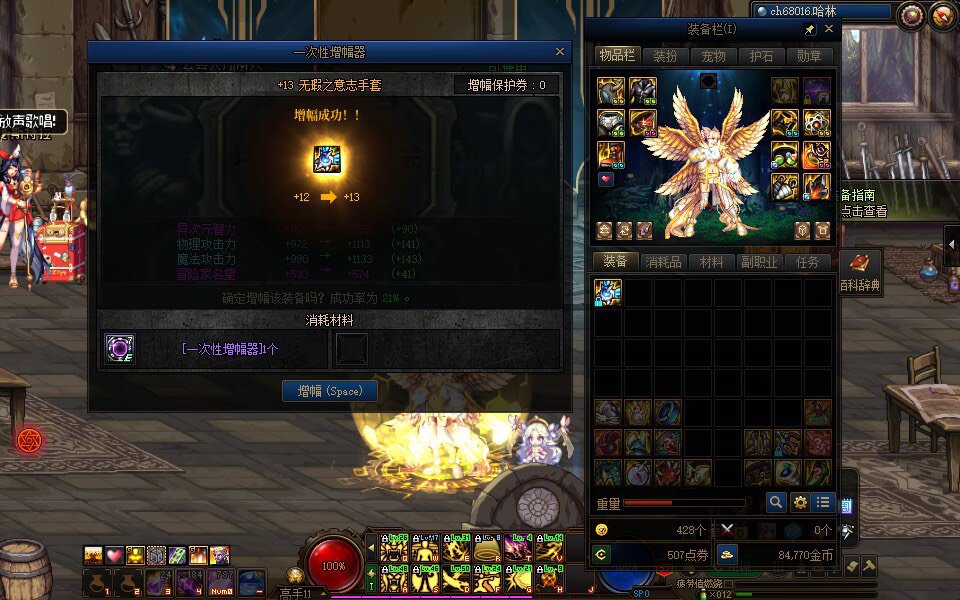The width and height of the screenshot is (960, 600).
Task: Select the 任务 quest items tab
Action: (807, 262)
